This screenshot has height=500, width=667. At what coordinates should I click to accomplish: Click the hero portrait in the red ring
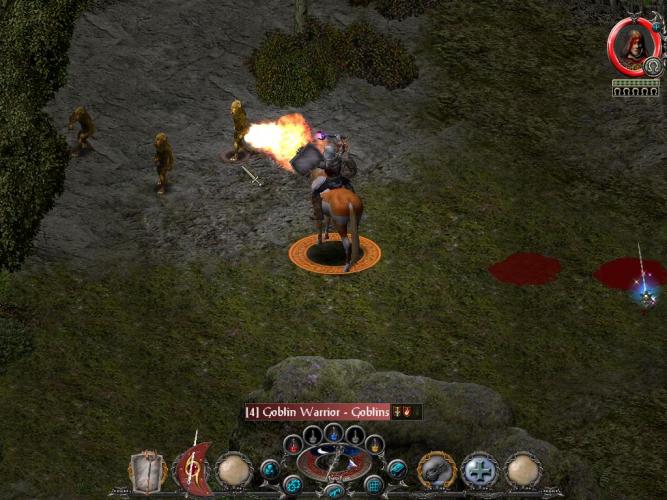pos(632,46)
